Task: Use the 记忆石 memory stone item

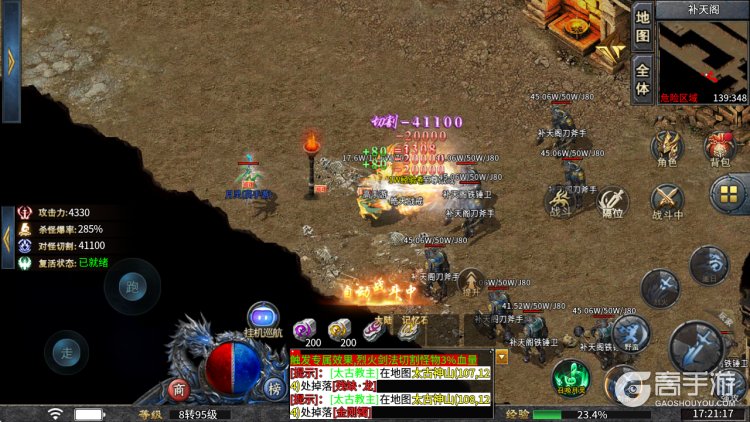Action: 412,326
